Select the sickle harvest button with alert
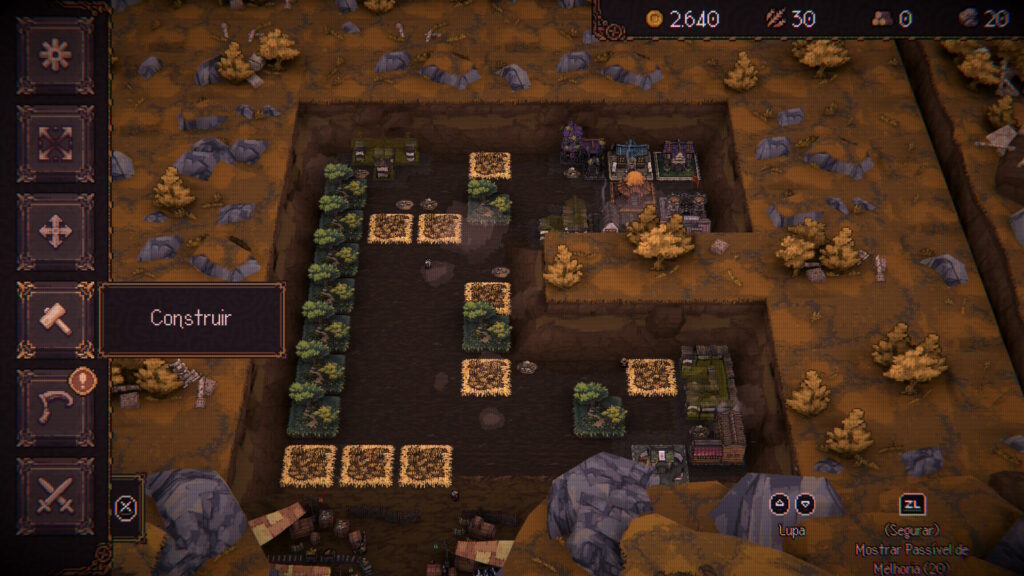1024x576 pixels. point(55,407)
